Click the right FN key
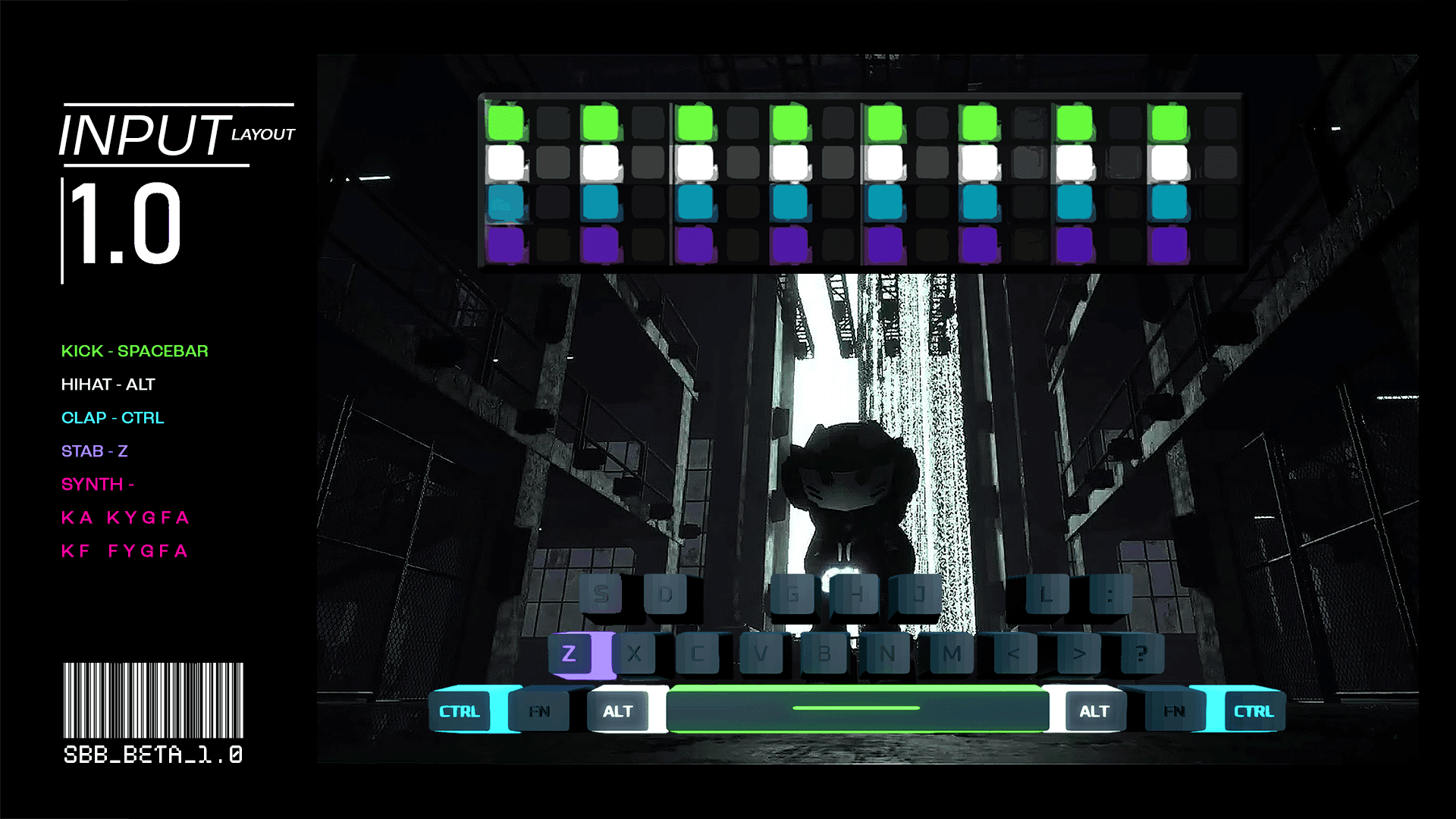The width and height of the screenshot is (1456, 819). 1173,711
